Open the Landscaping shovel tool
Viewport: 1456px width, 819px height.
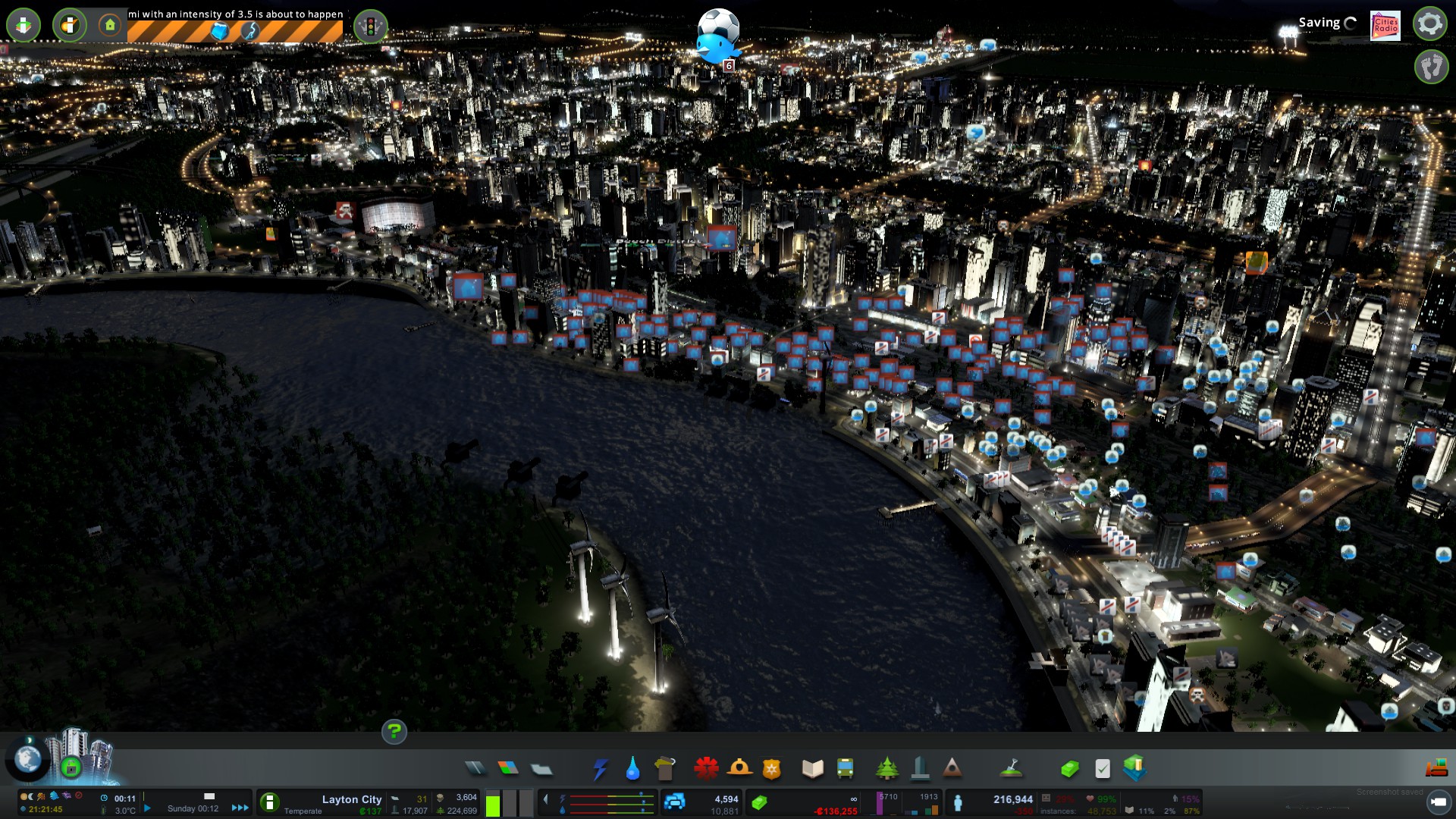1011,769
